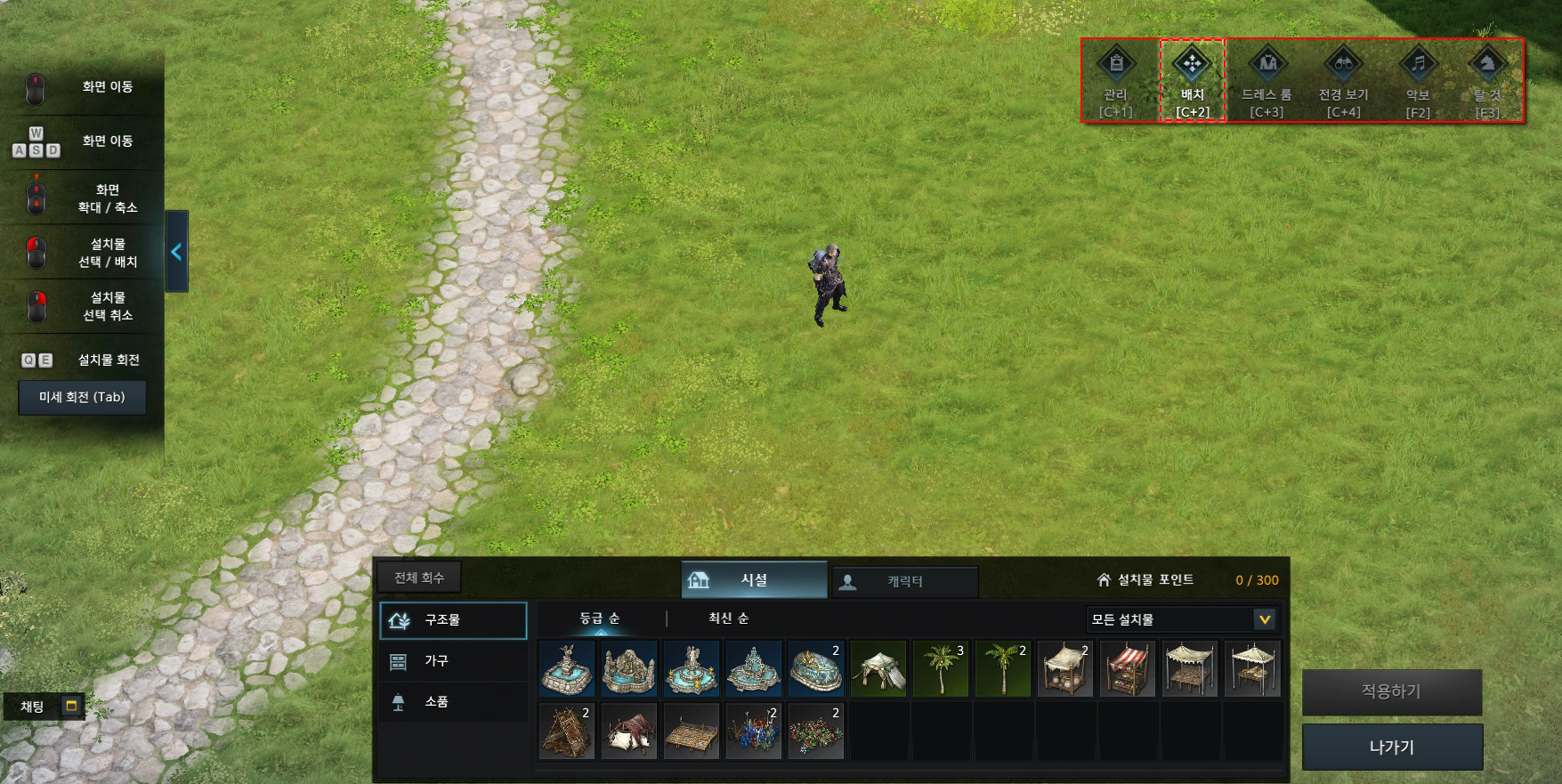
Task: Open the 채팅 chat window
Action: 45,707
